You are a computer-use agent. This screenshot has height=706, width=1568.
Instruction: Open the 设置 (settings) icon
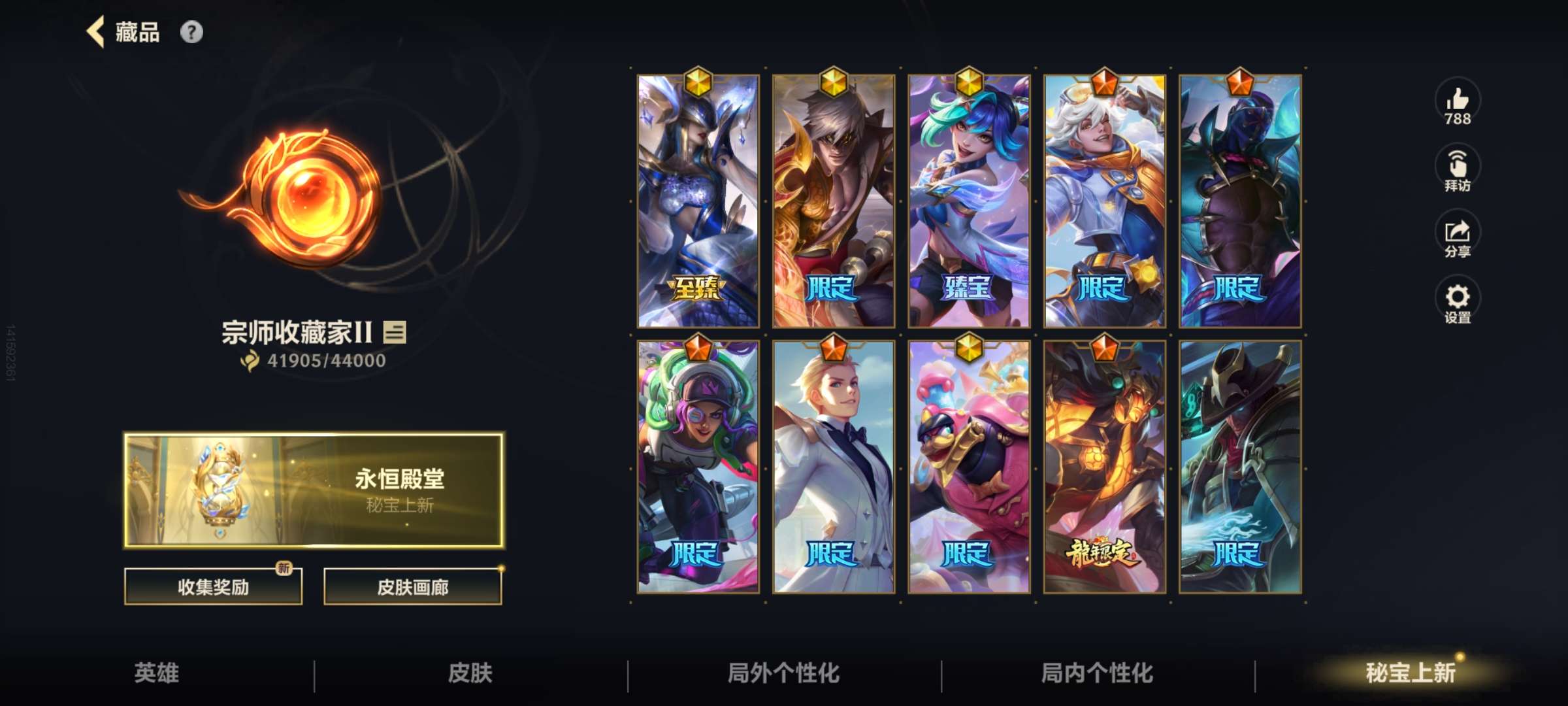pyautogui.click(x=1458, y=301)
